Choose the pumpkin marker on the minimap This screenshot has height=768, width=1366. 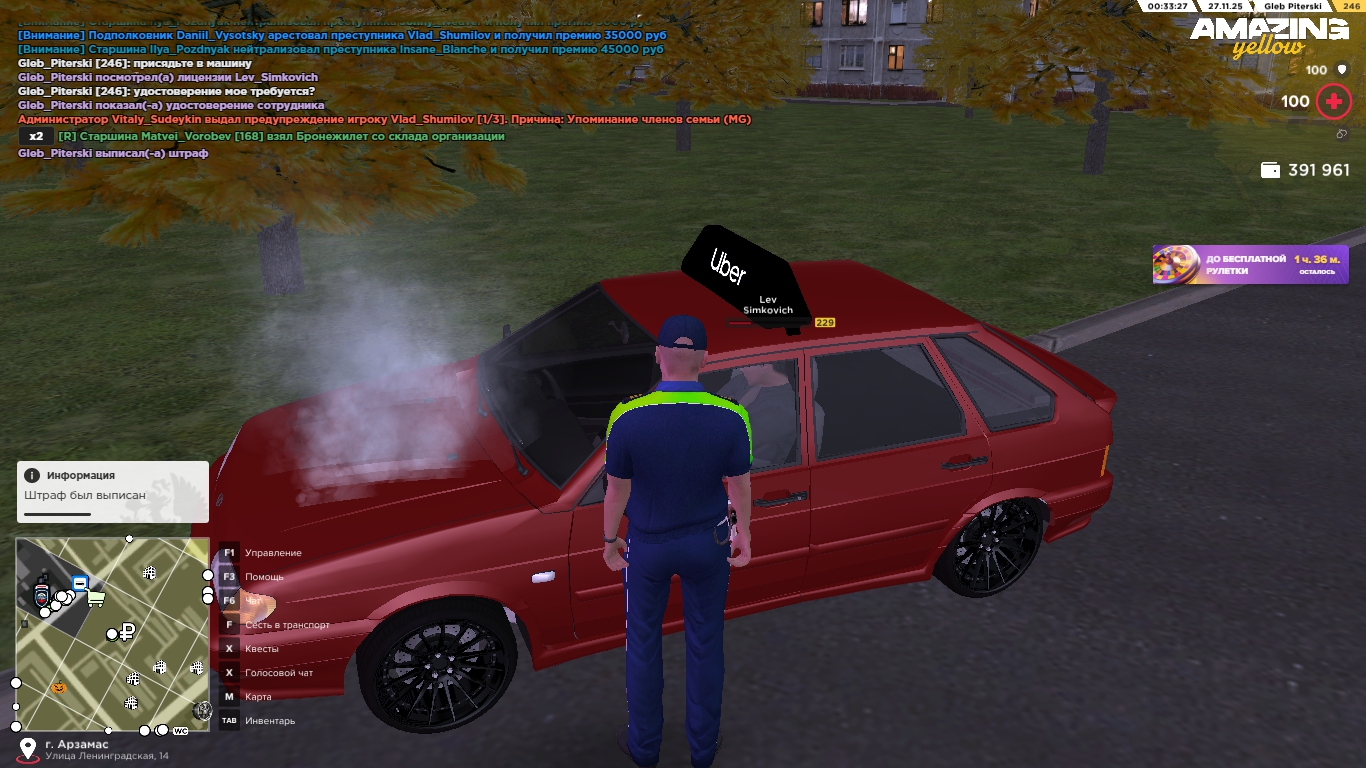point(58,688)
